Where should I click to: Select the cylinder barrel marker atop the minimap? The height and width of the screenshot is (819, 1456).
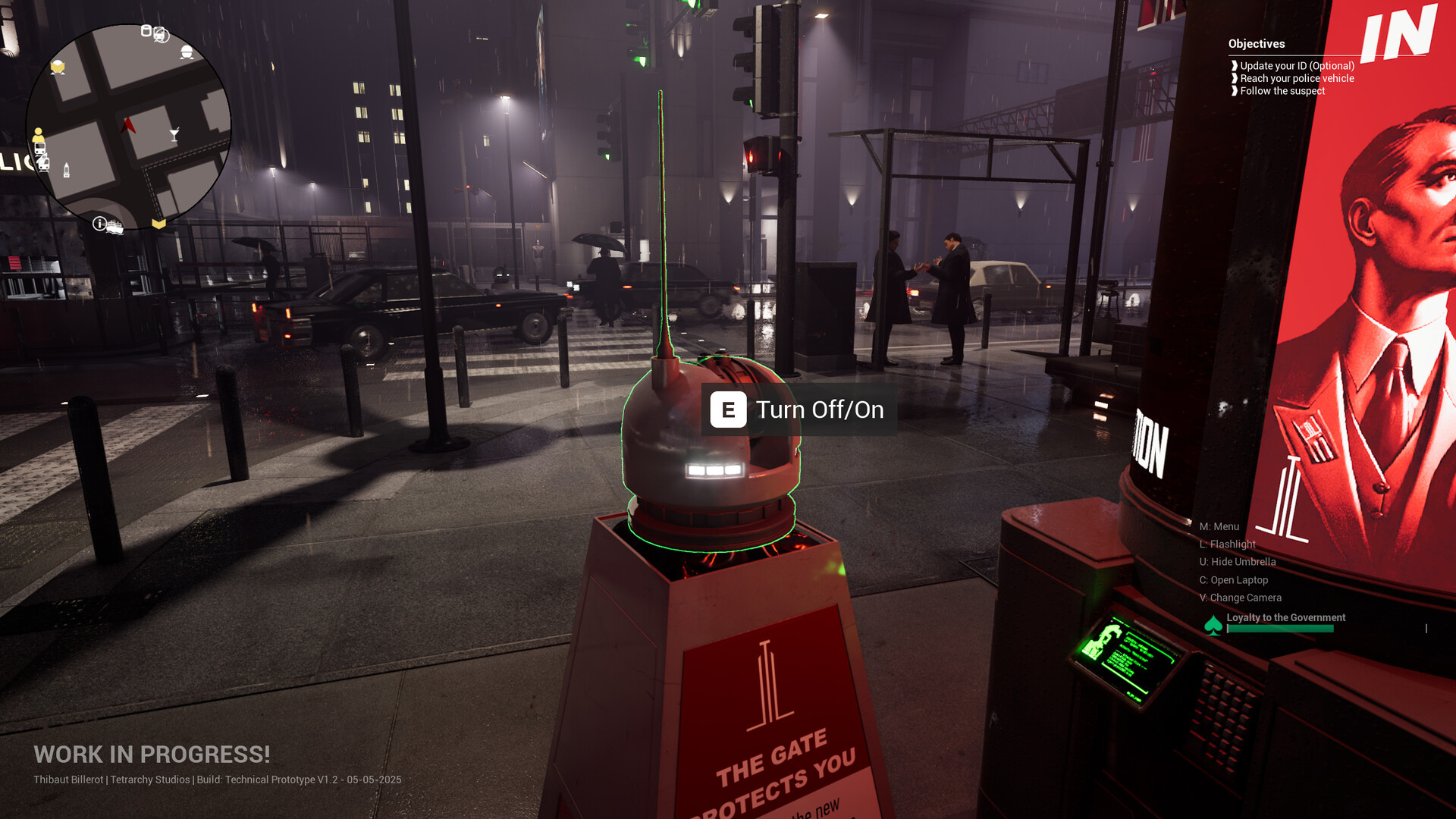146,31
